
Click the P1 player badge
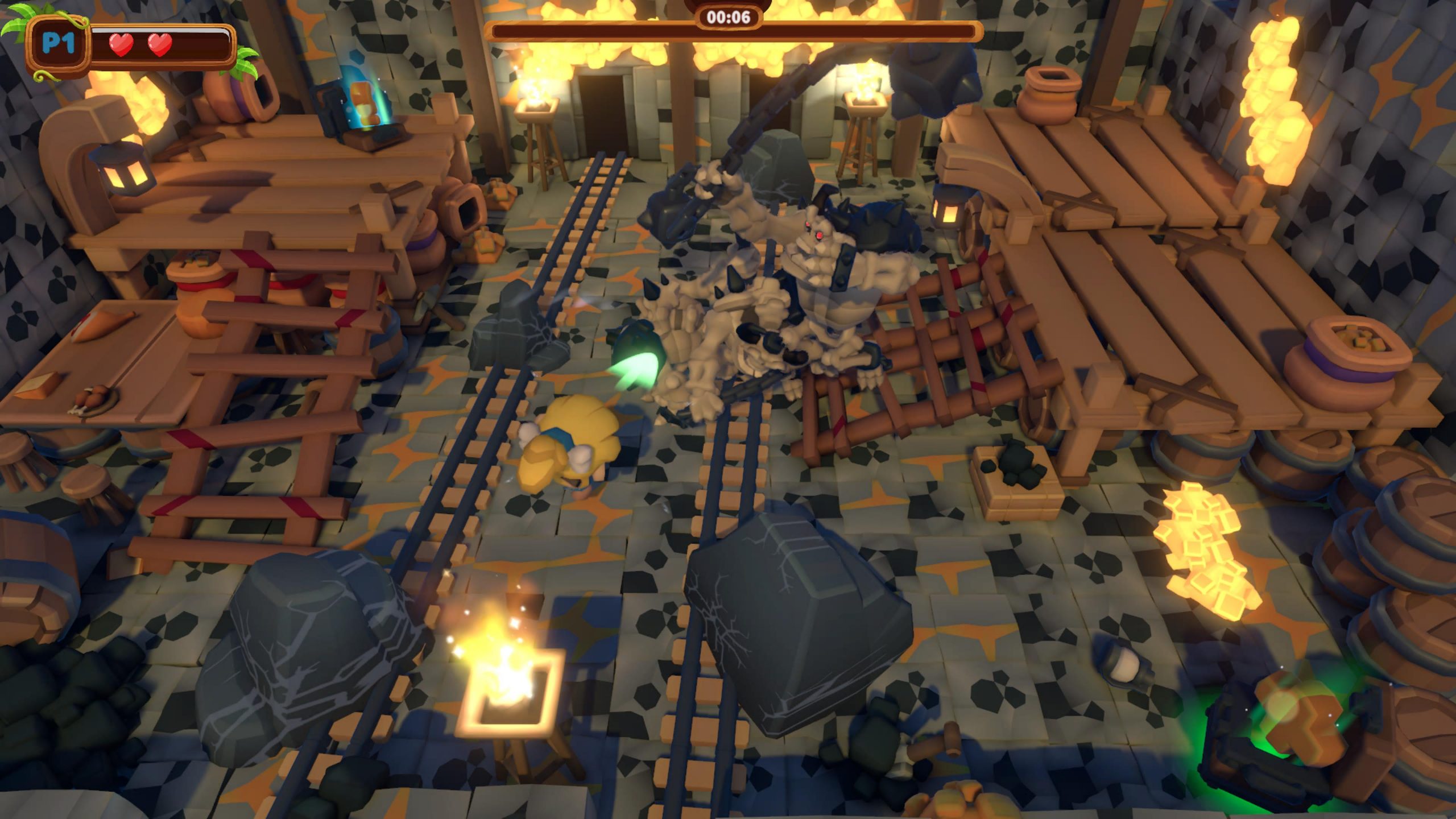click(x=58, y=44)
